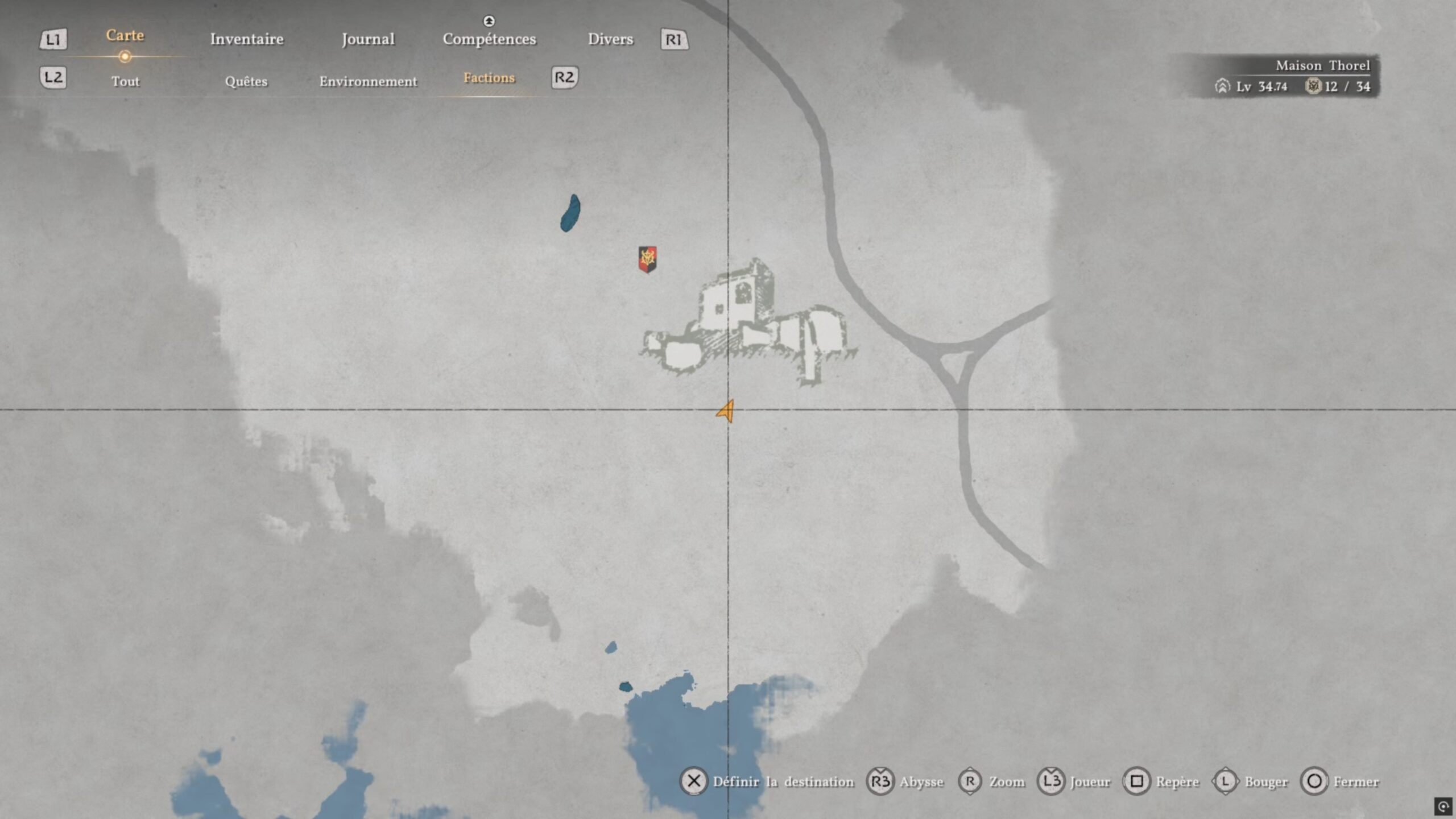
Task: Click the orange player arrow marker
Action: [726, 411]
